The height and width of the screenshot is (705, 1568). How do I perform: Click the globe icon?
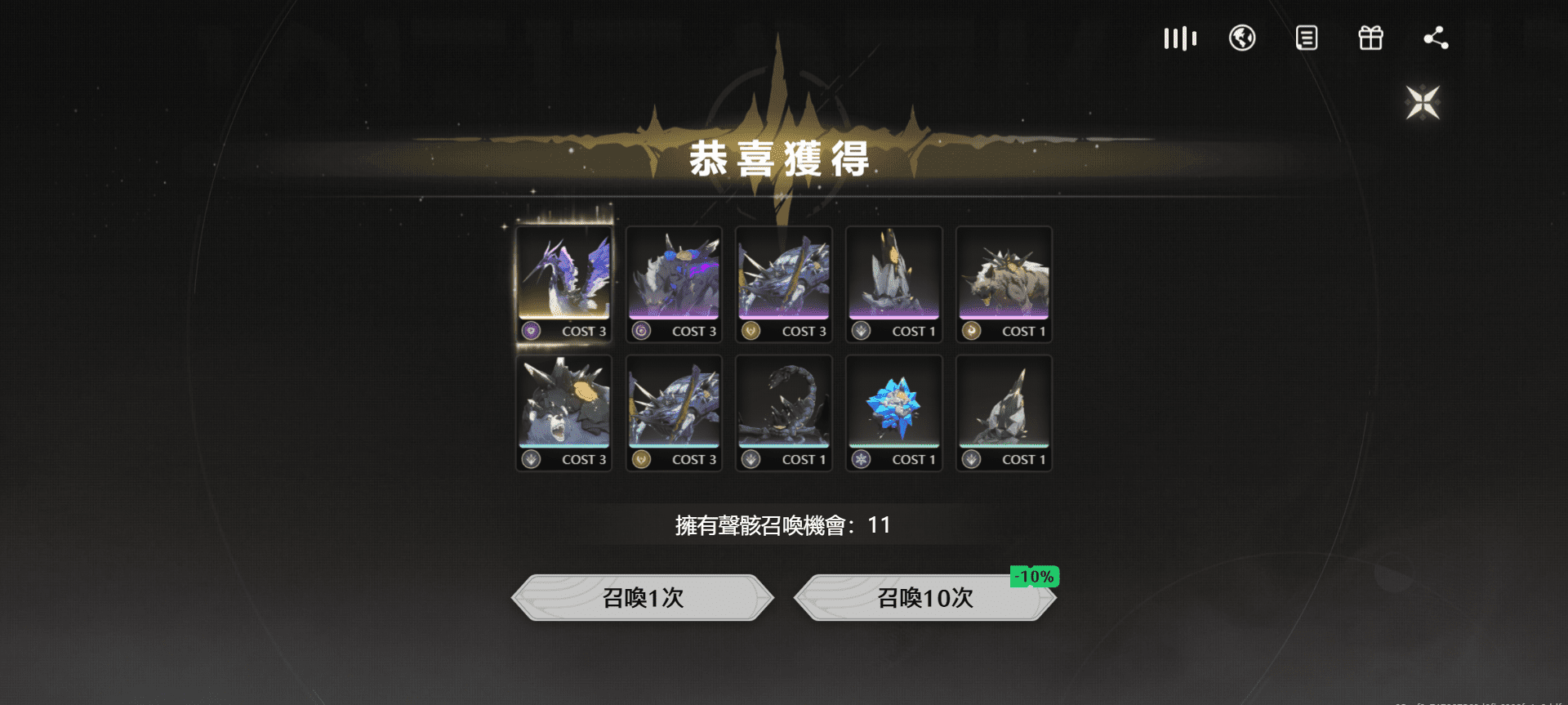(x=1242, y=38)
